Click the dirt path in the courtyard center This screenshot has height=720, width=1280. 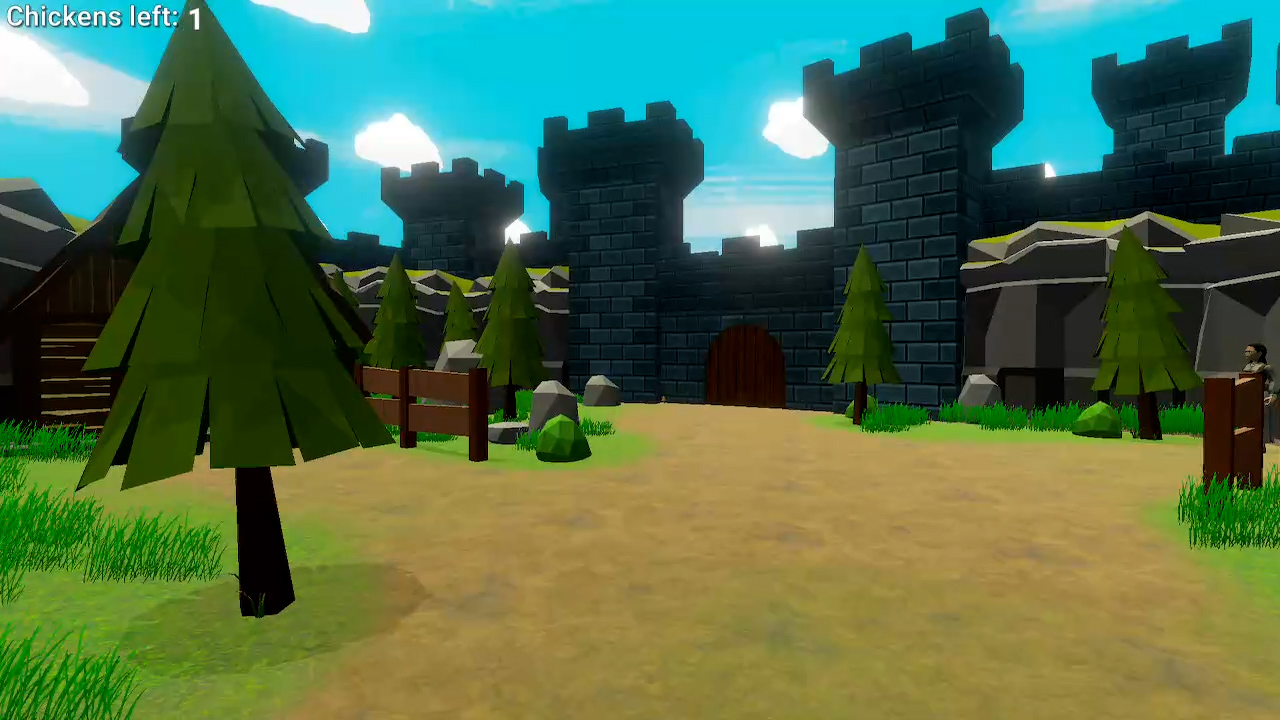(x=750, y=550)
